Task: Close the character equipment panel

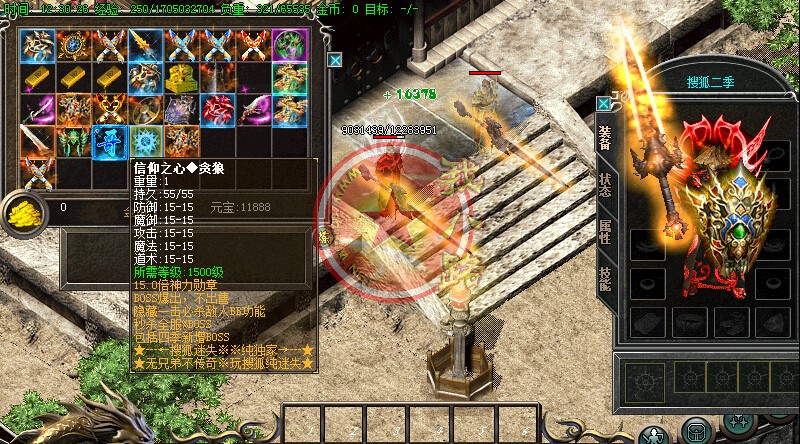Action: (603, 104)
